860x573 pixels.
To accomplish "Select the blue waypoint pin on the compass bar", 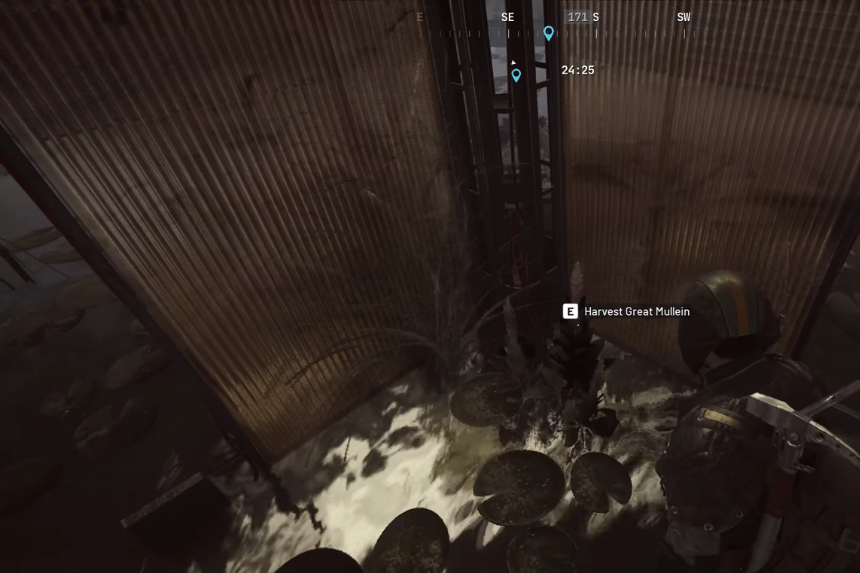I will 548,33.
